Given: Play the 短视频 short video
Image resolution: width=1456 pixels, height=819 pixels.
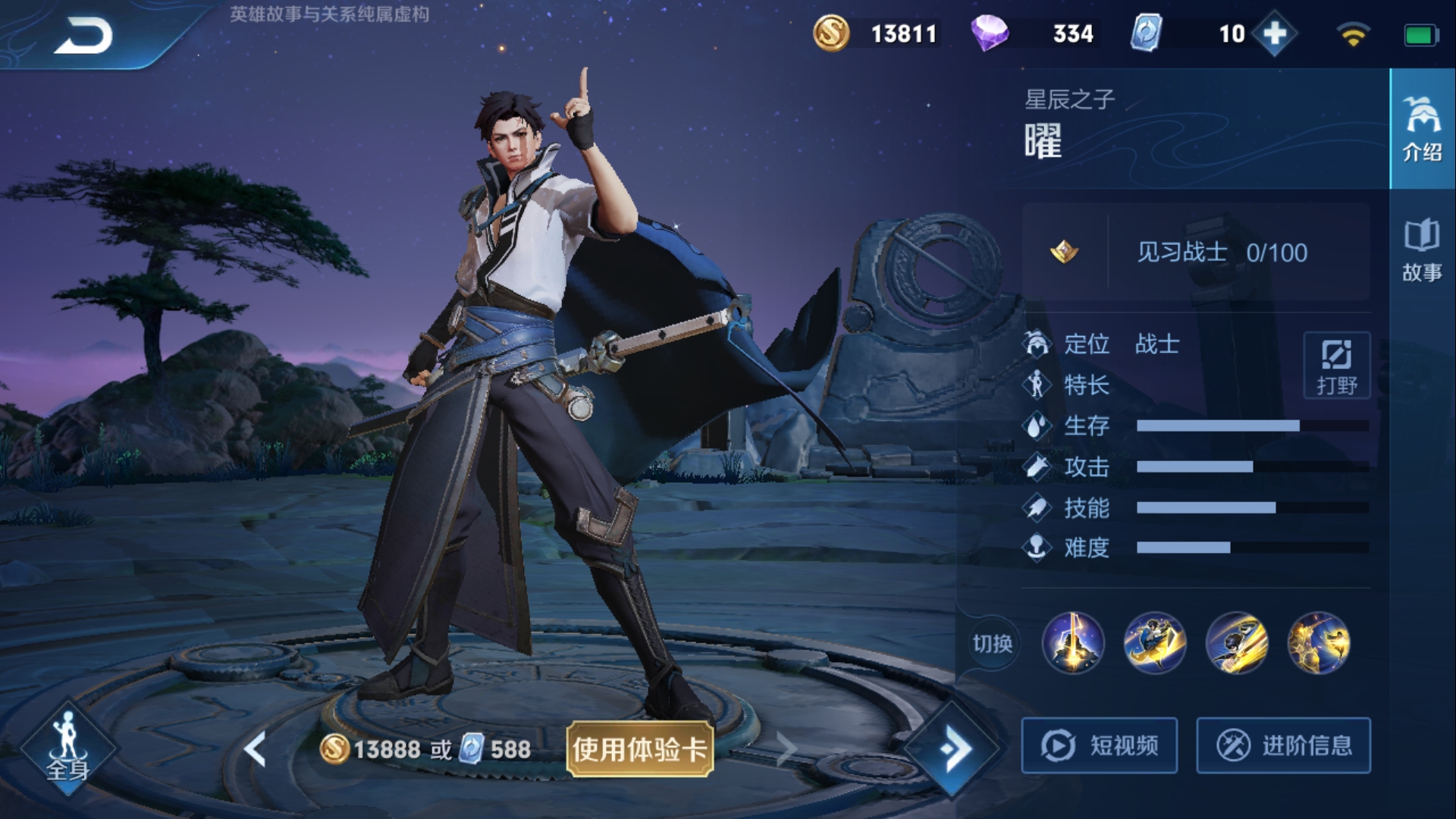Looking at the screenshot, I should click(1099, 745).
